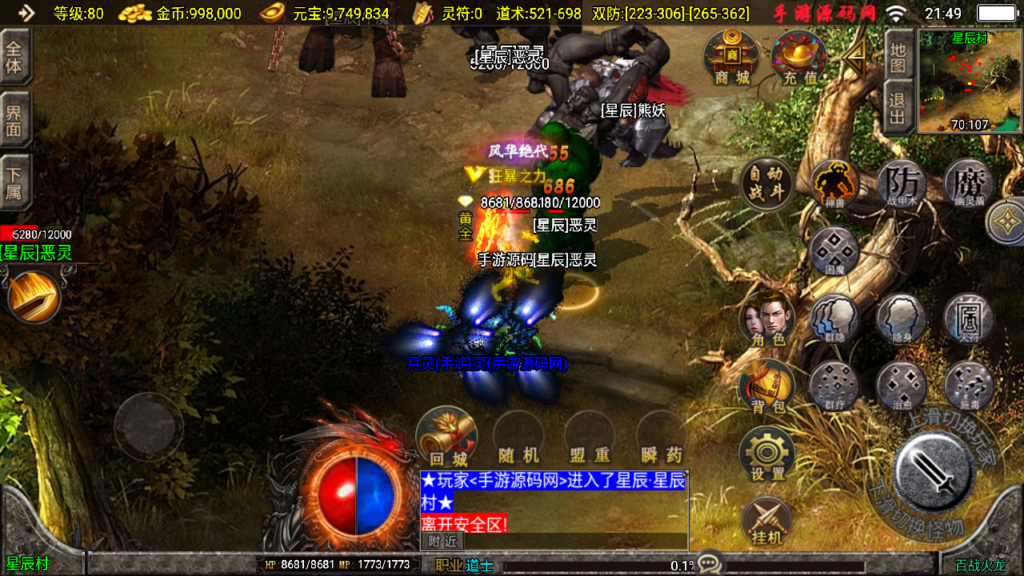Cast the 幽灵盾 magic shield skill
The height and width of the screenshot is (576, 1024).
click(x=968, y=184)
